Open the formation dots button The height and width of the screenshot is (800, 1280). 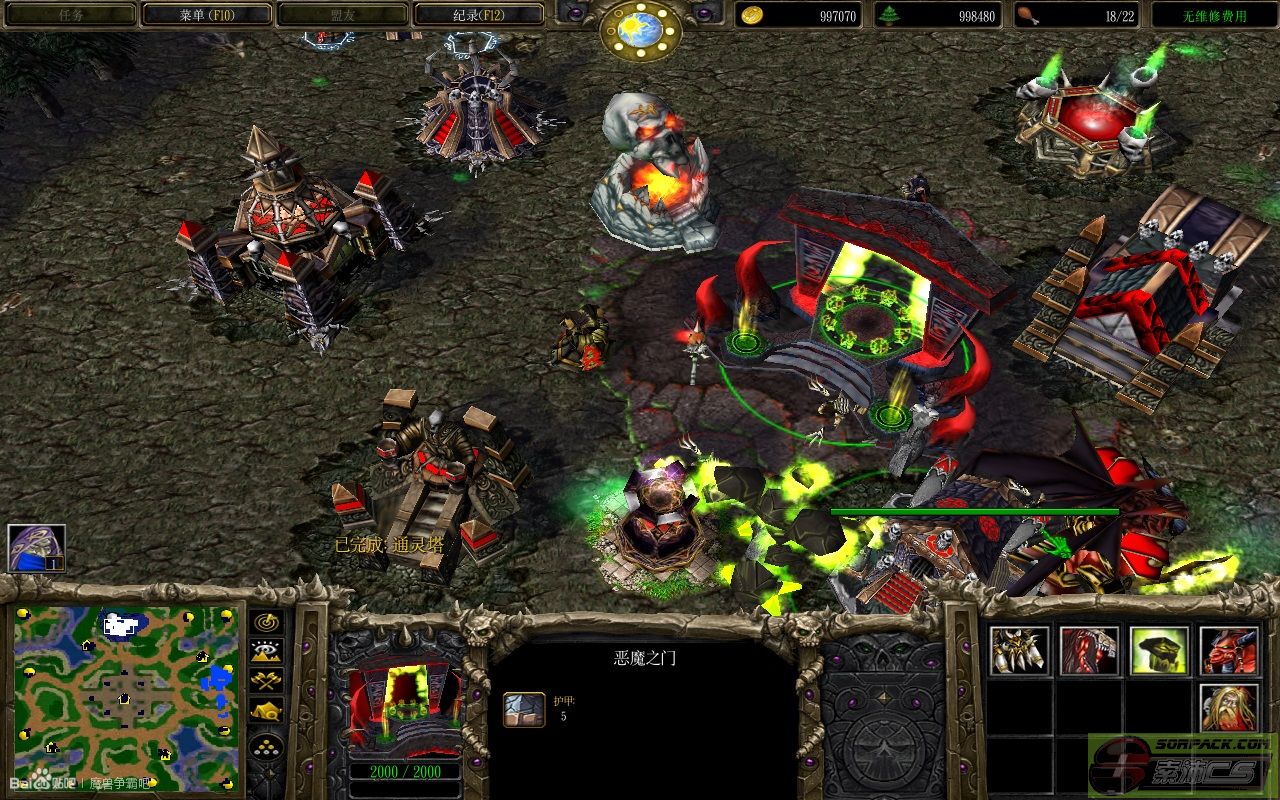(267, 746)
